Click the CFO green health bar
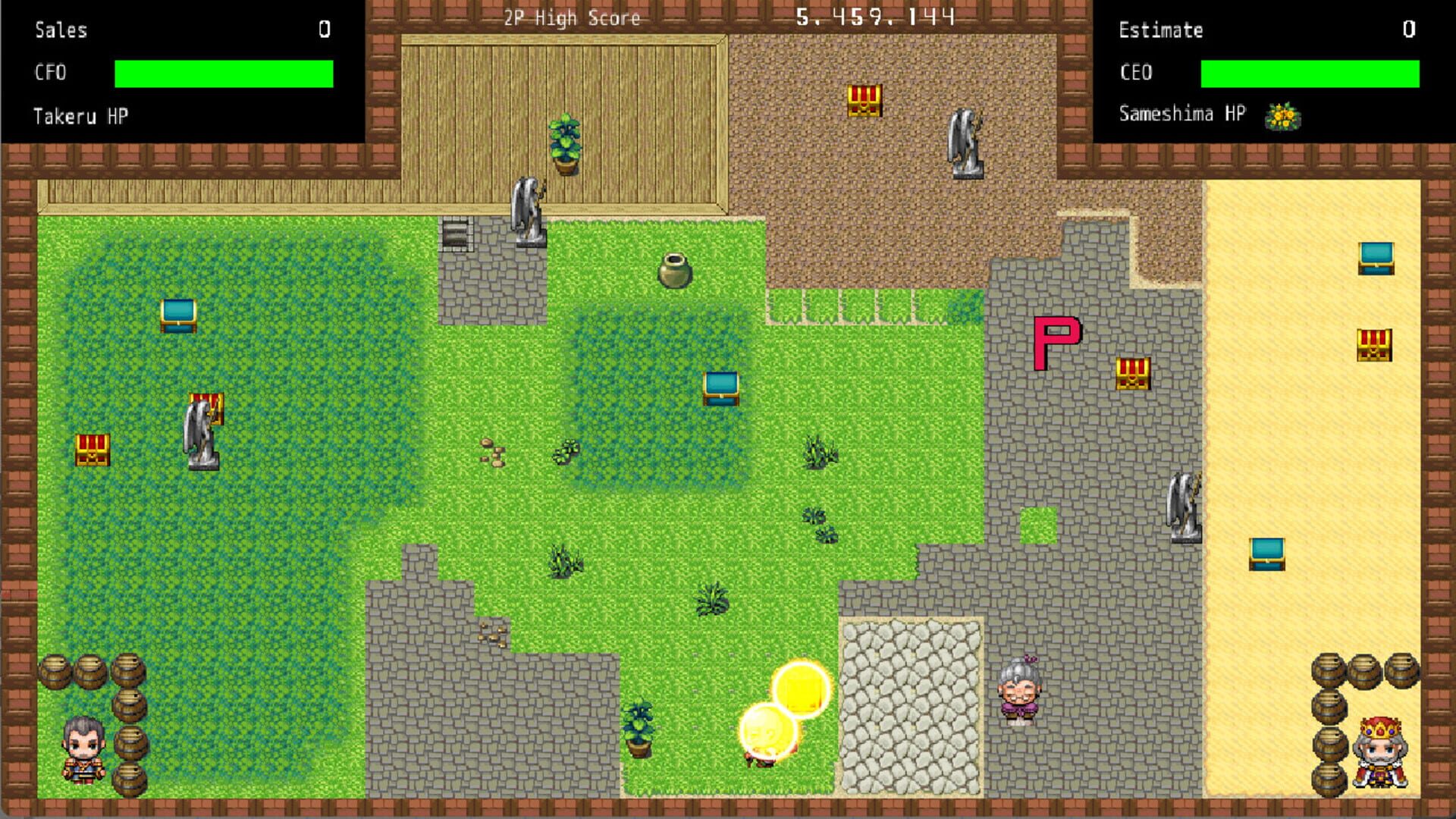 (x=223, y=73)
